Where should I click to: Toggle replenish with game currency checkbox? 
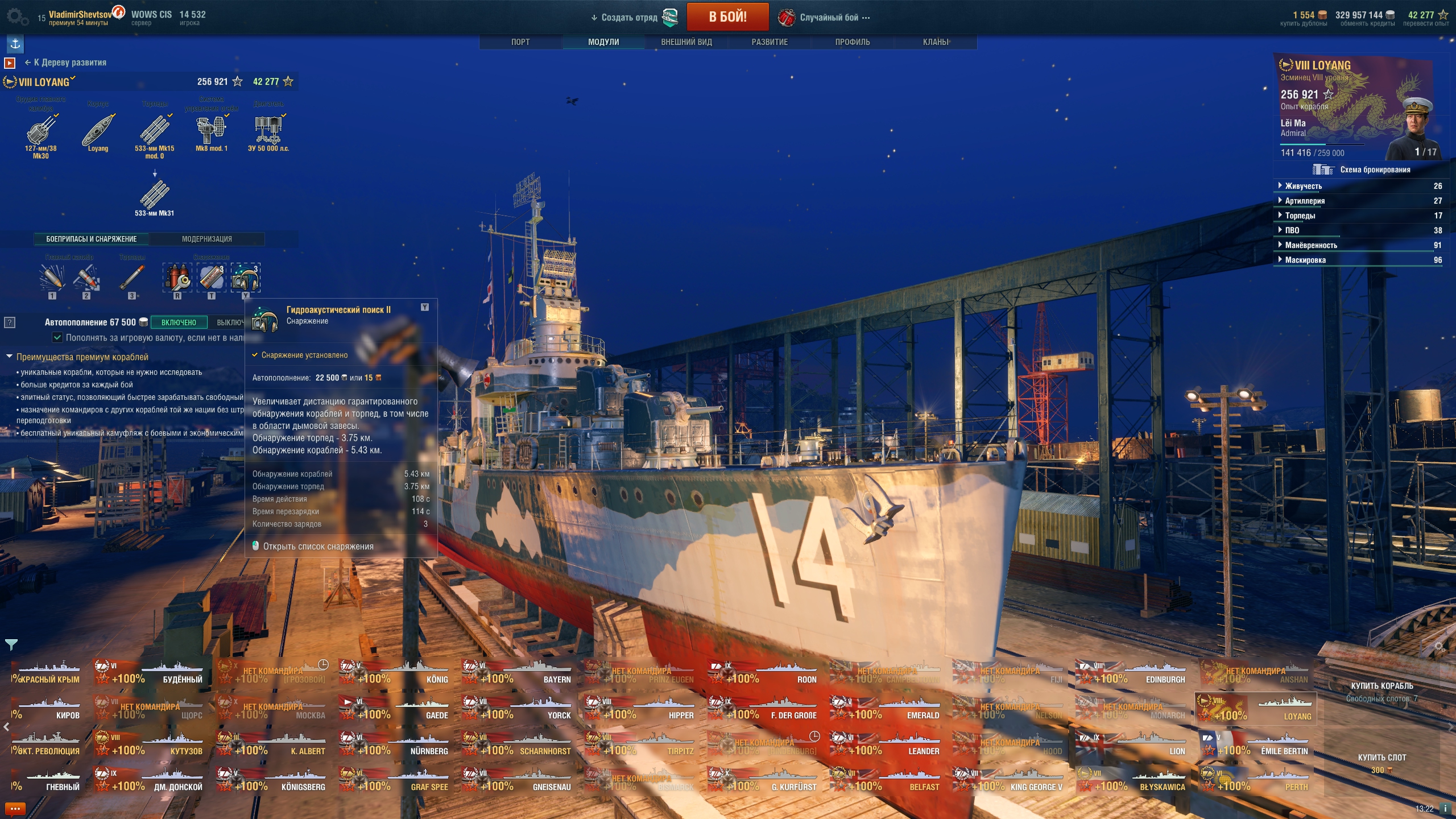point(57,338)
